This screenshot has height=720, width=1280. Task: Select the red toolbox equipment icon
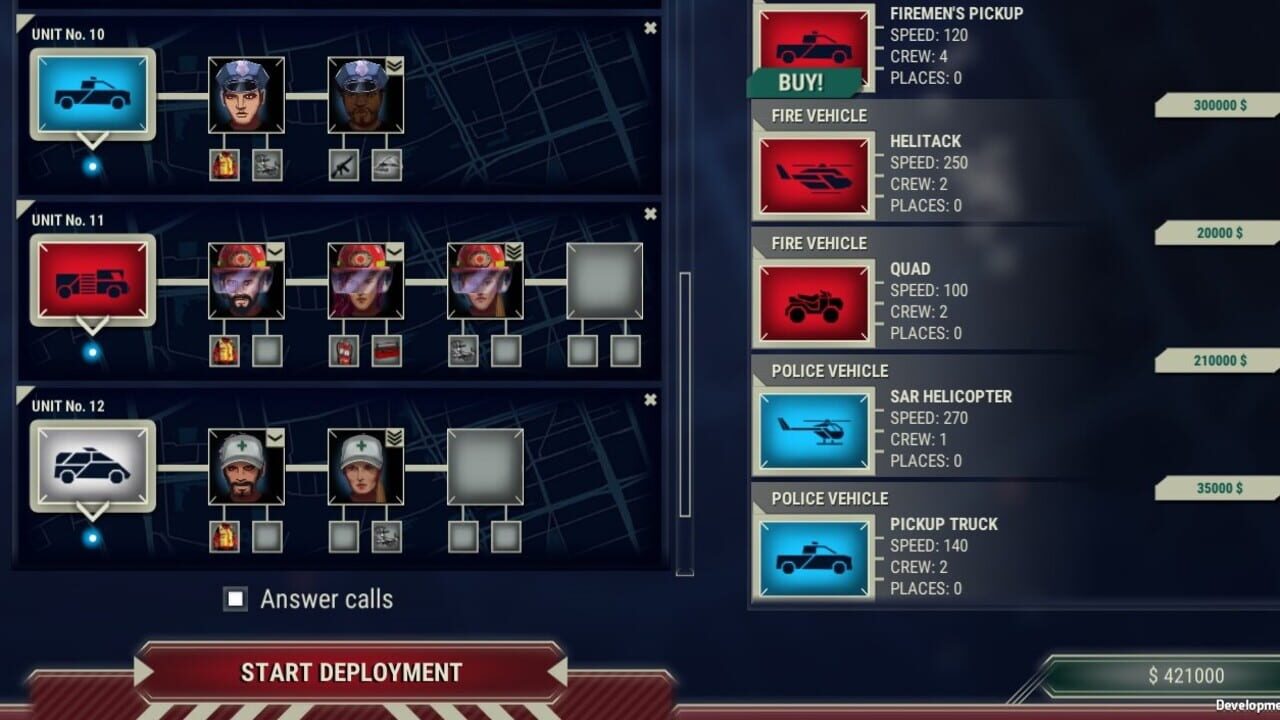387,351
